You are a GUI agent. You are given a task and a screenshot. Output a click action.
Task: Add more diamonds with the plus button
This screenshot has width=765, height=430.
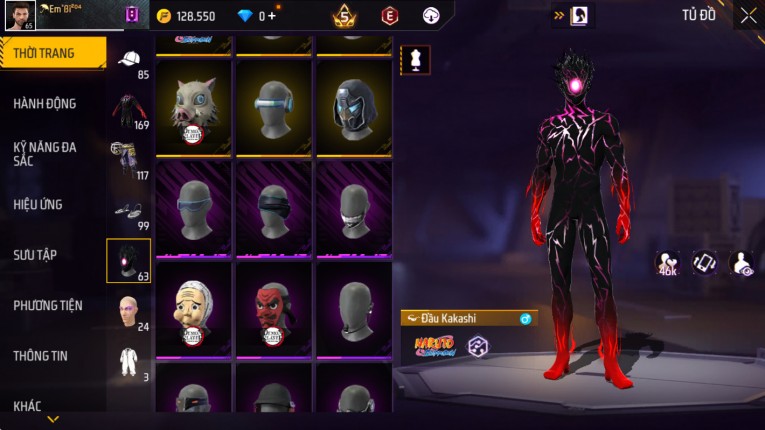271,16
